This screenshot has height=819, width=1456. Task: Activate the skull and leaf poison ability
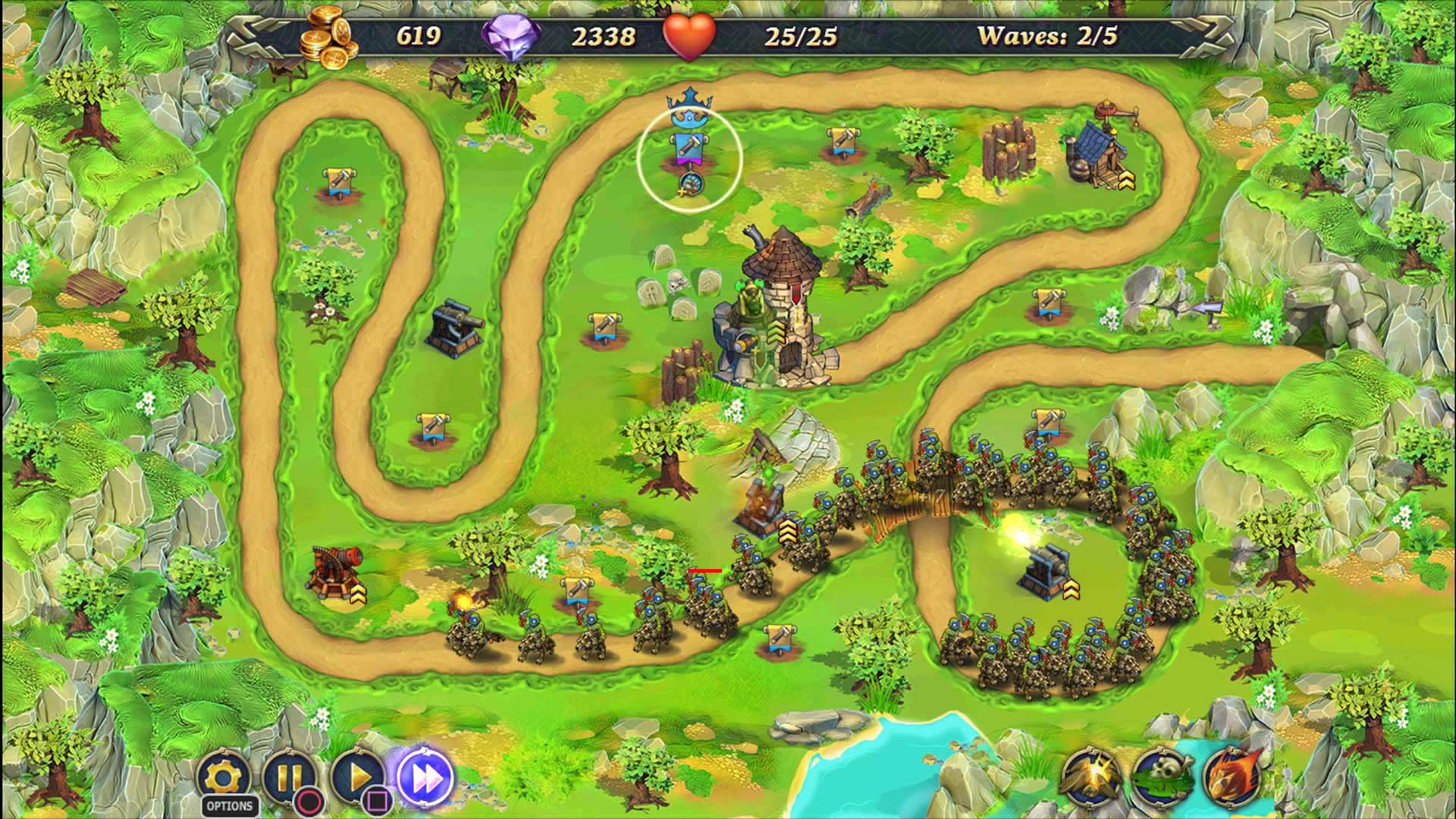click(x=1162, y=777)
